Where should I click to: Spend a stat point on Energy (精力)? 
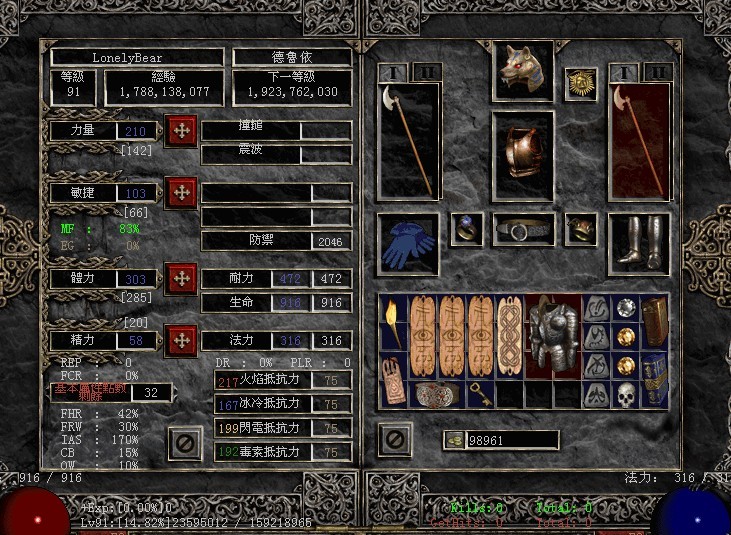(182, 341)
